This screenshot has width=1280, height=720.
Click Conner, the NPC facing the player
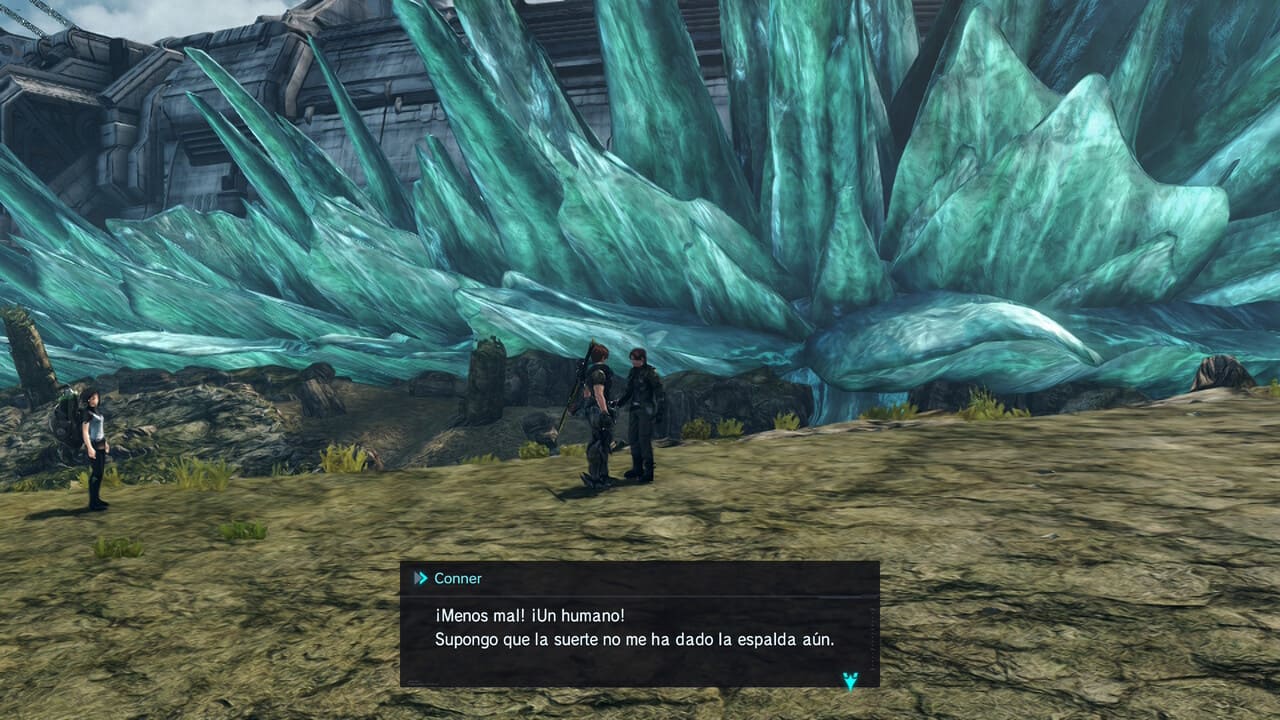click(x=640, y=410)
